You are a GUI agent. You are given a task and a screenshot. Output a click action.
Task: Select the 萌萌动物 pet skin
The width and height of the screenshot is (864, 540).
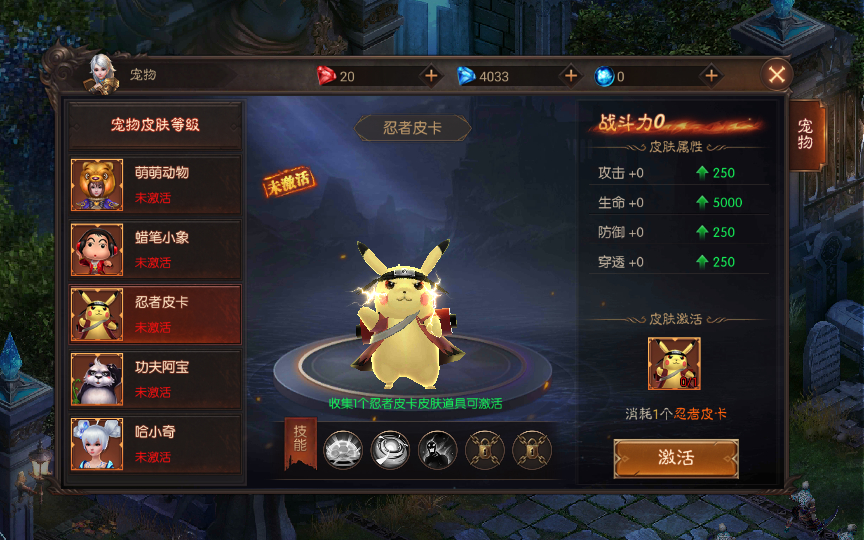pos(155,184)
